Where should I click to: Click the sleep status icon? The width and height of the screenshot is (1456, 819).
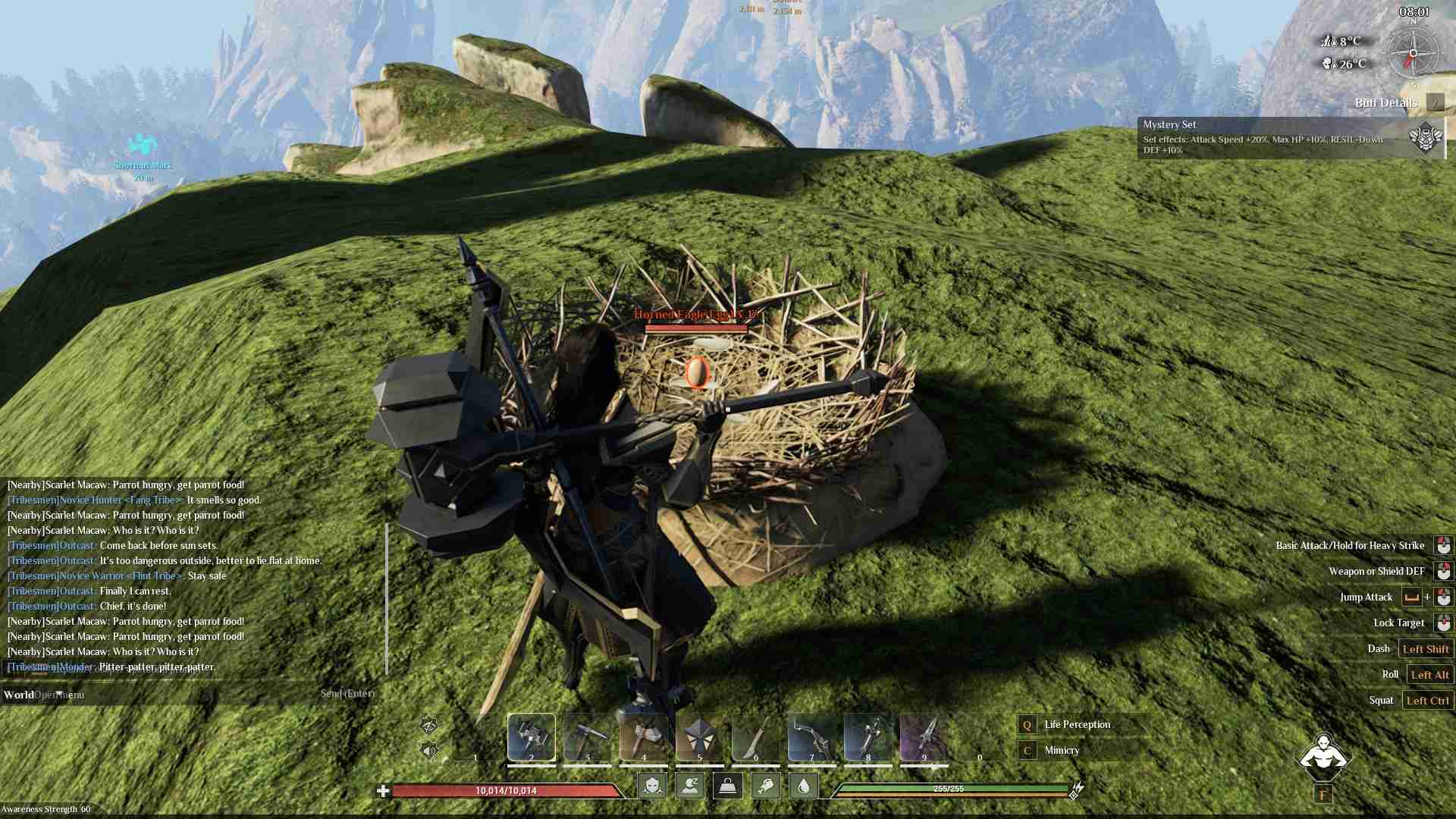click(690, 786)
